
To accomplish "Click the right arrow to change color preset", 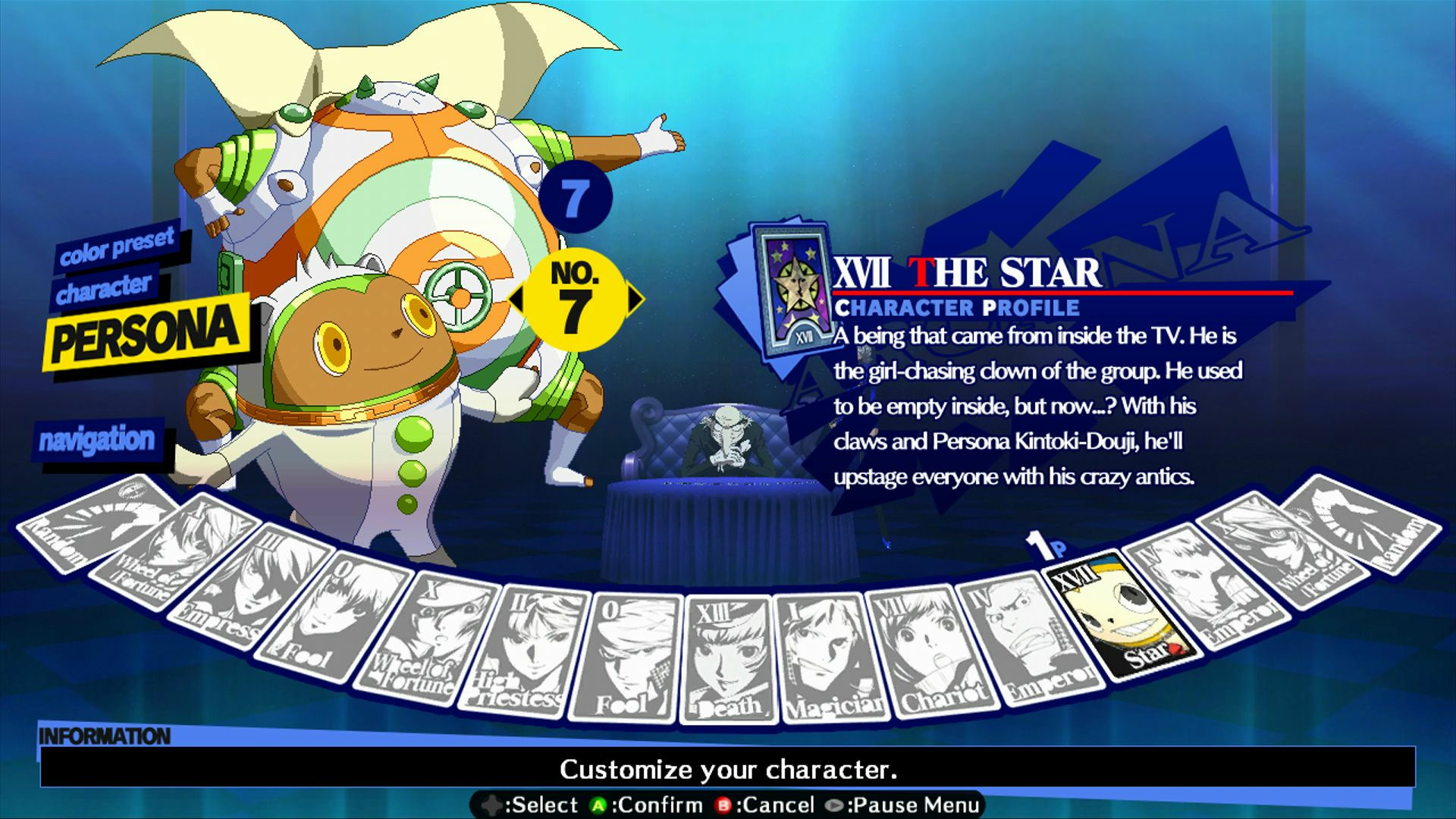I will (637, 300).
